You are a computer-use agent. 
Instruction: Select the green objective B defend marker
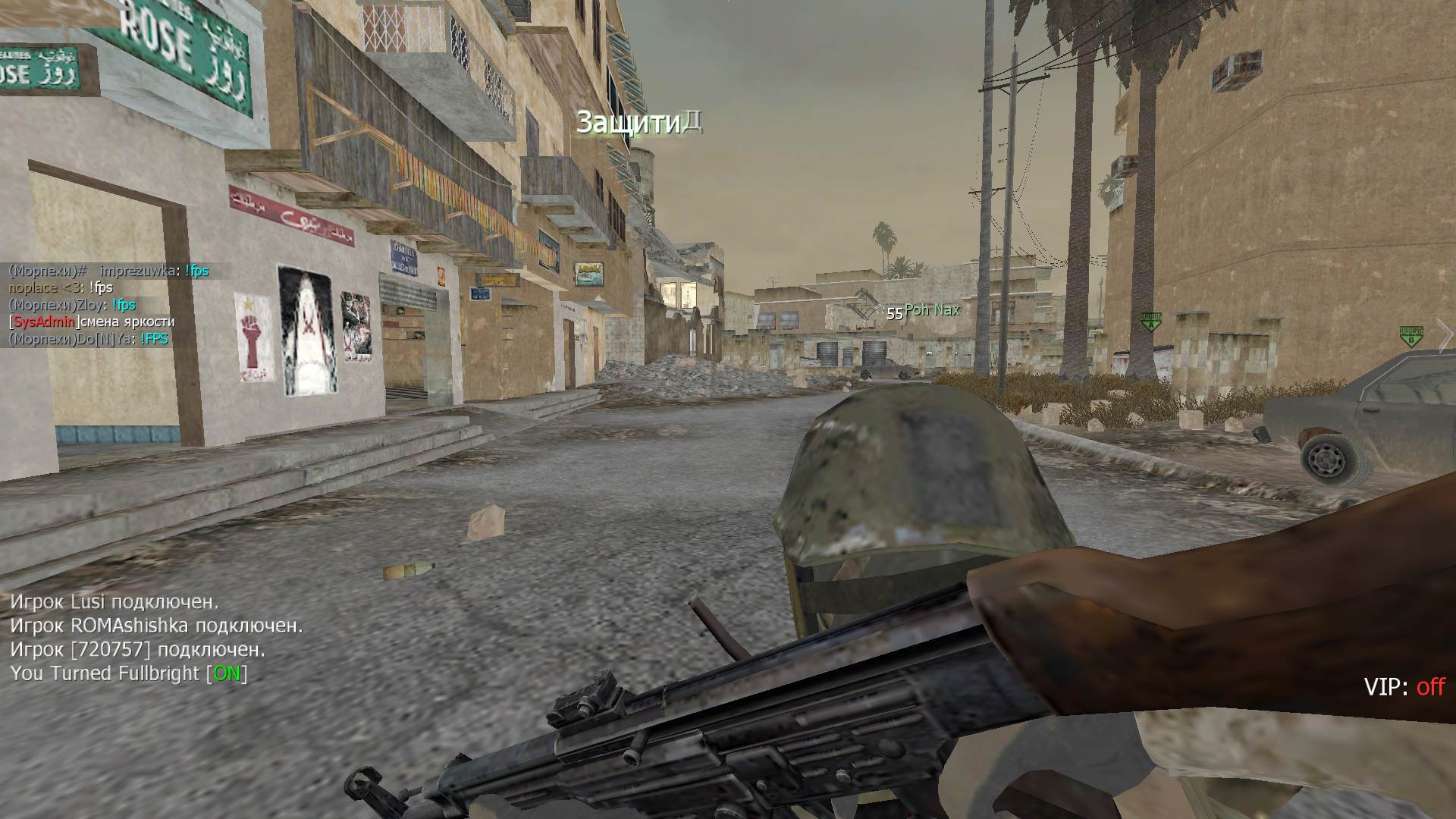click(1410, 336)
